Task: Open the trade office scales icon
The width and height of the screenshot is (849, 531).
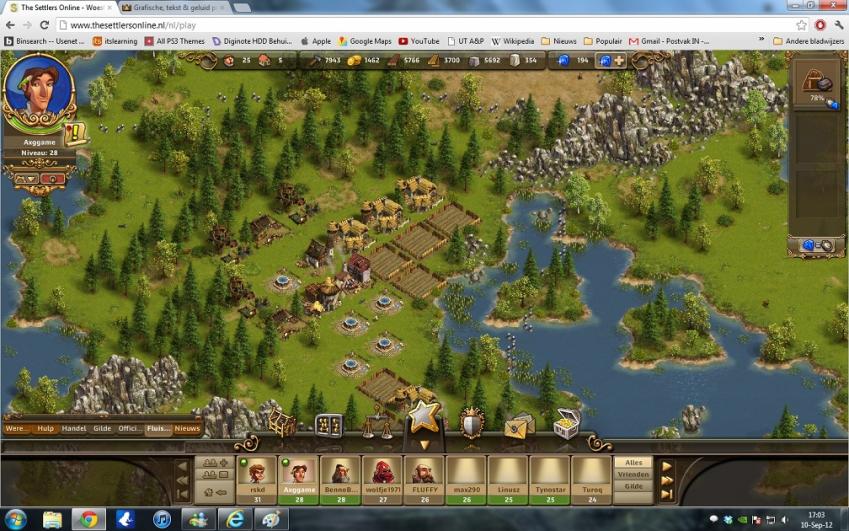Action: tap(377, 424)
